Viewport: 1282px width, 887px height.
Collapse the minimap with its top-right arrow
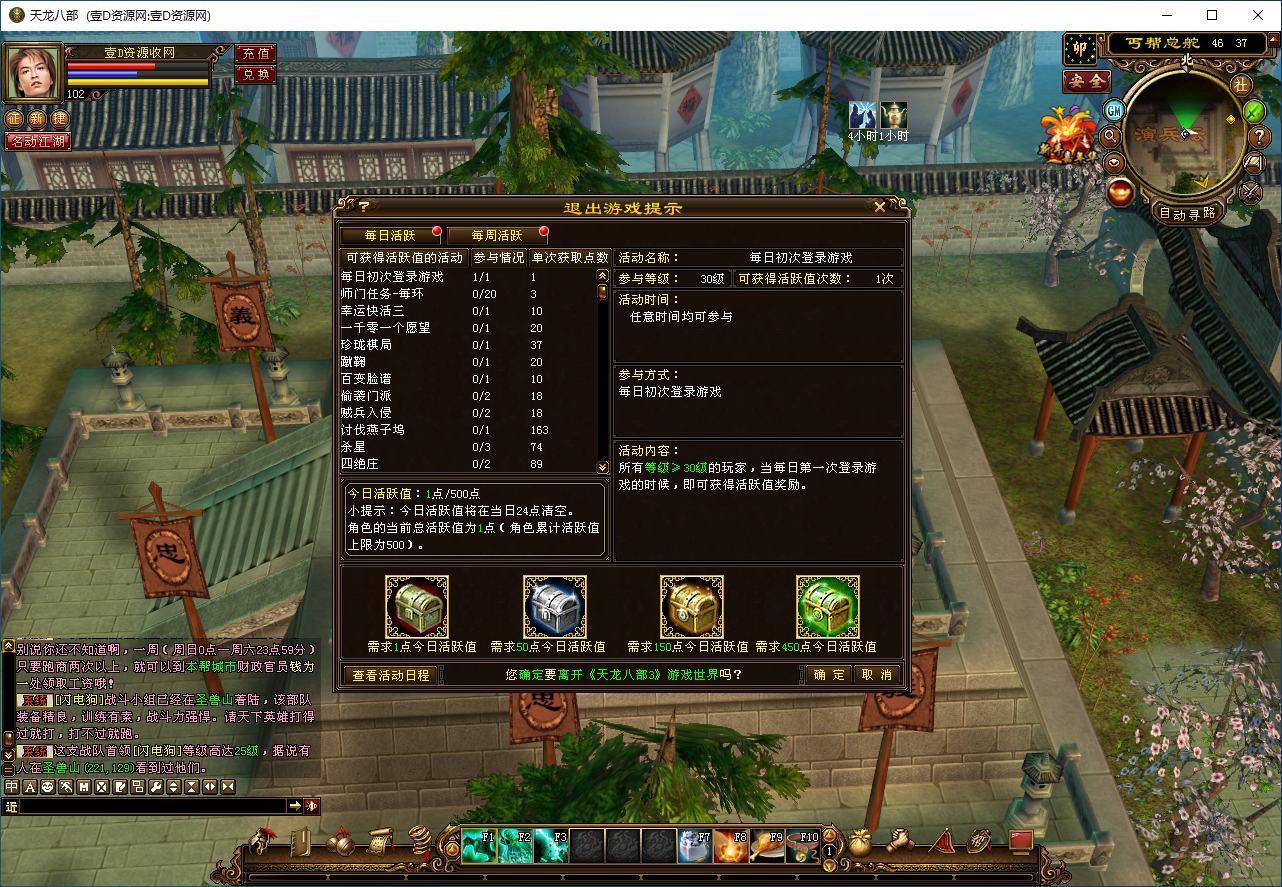tap(1272, 39)
